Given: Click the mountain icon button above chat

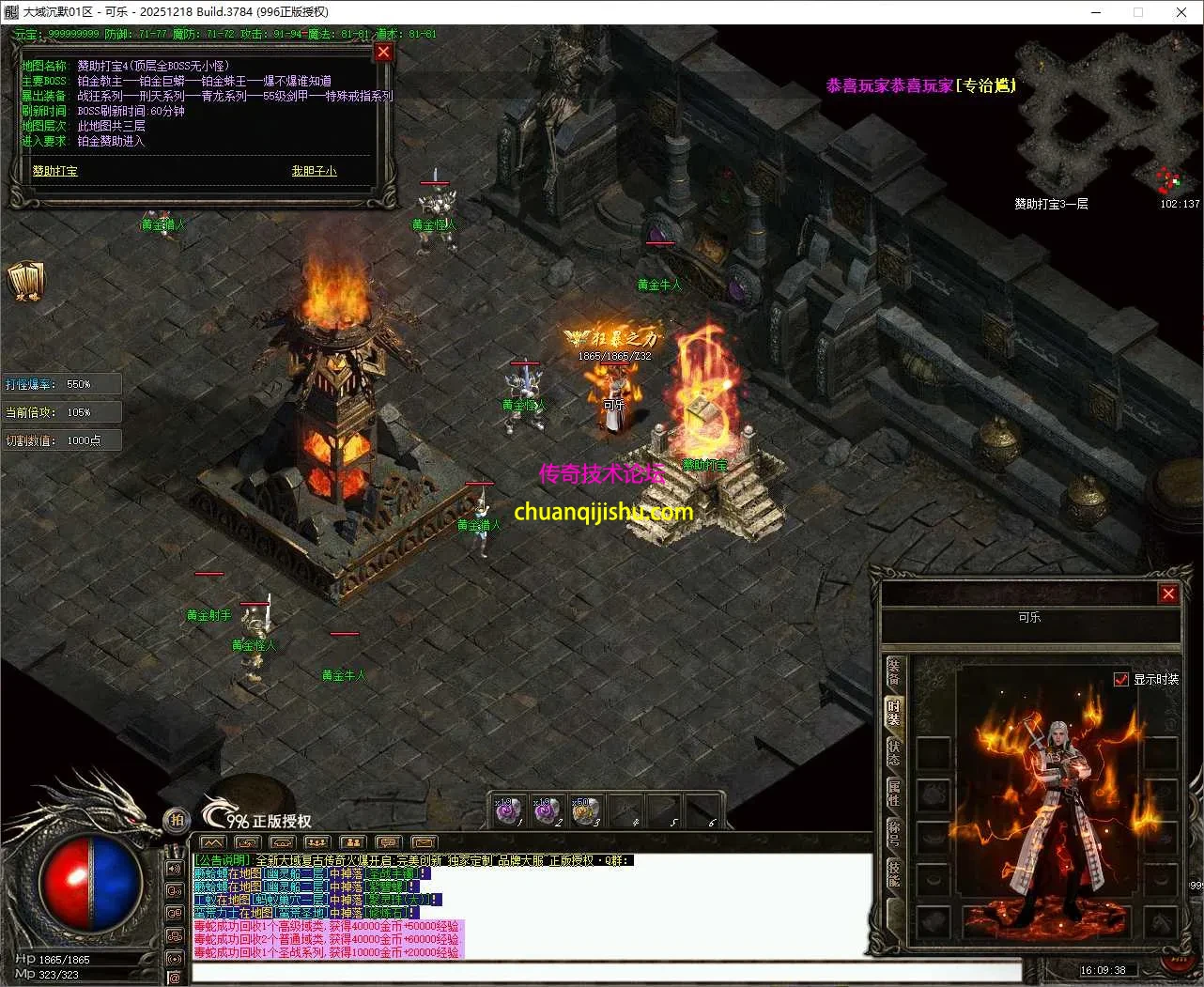Looking at the screenshot, I should click(213, 842).
